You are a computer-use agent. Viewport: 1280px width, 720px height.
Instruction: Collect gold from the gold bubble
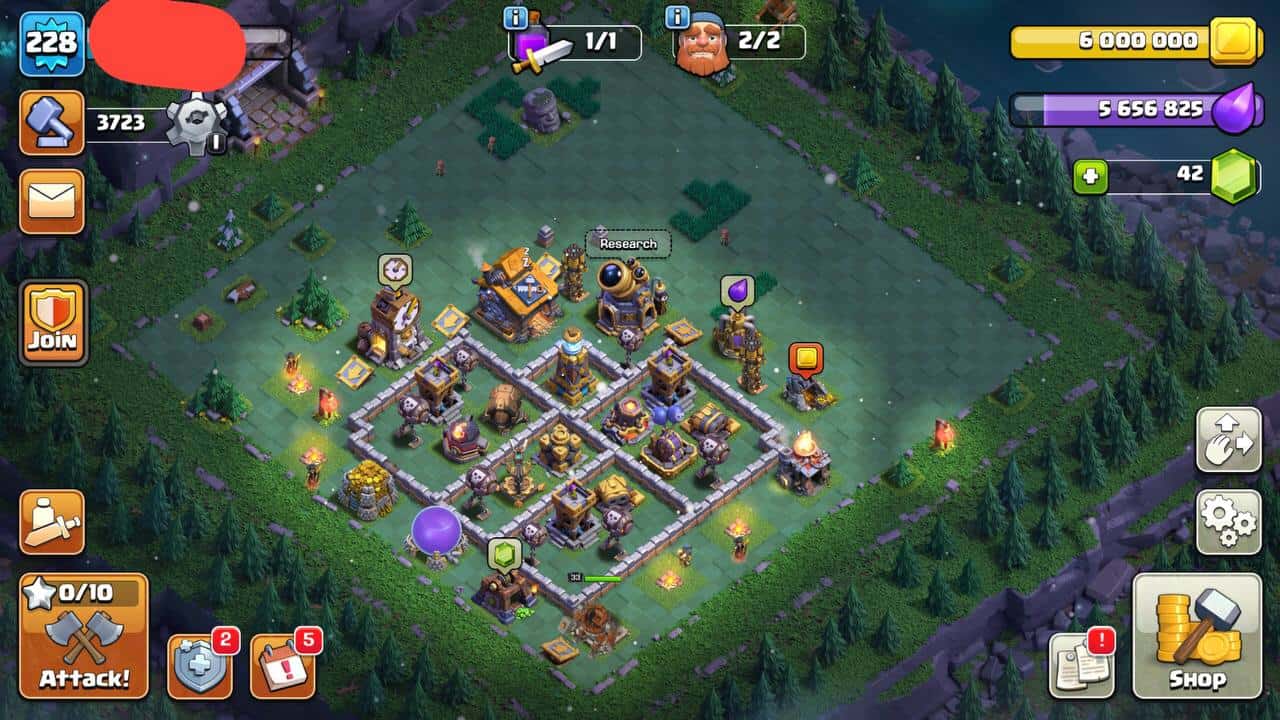pos(805,358)
